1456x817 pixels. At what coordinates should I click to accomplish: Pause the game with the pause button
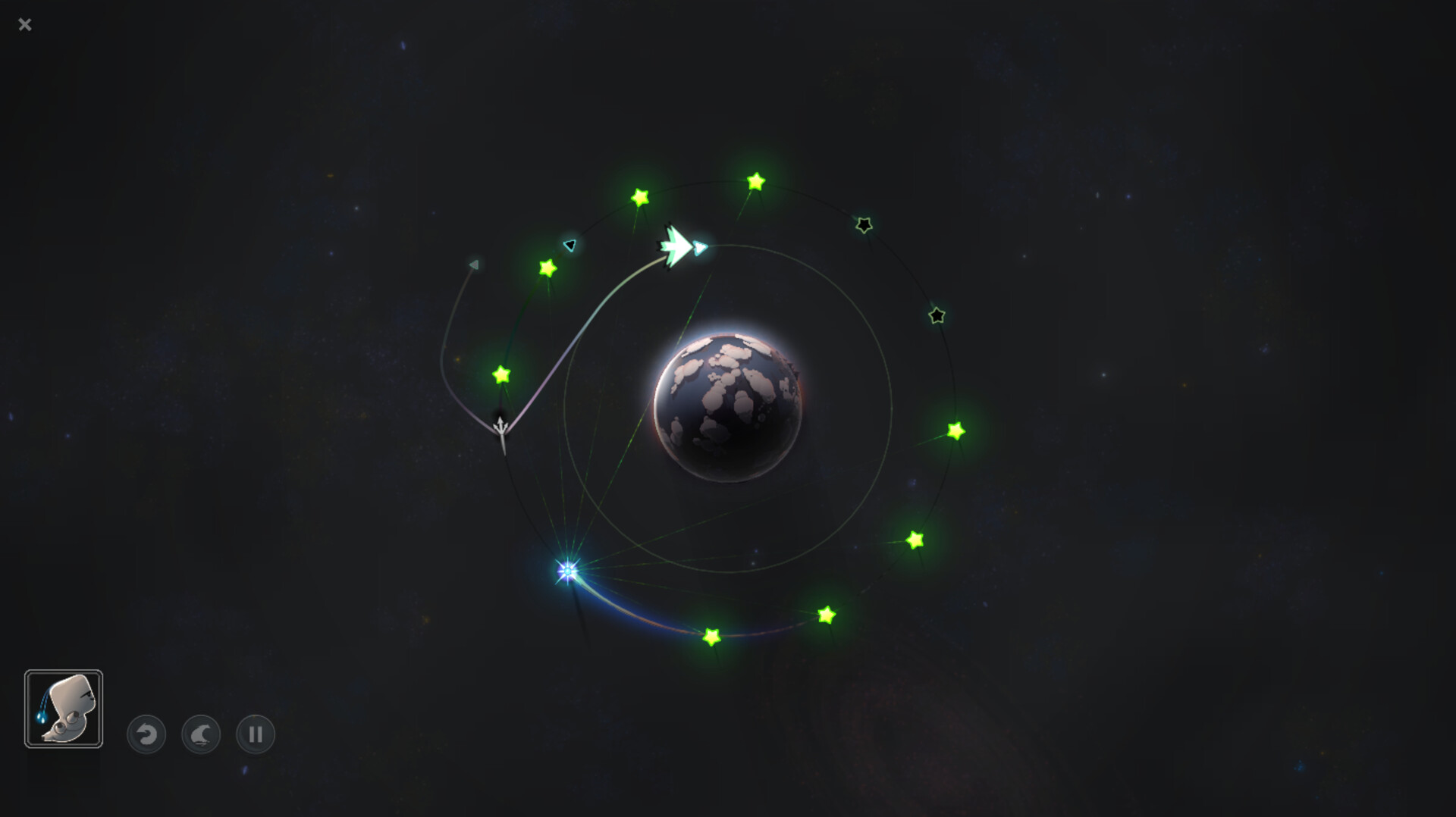[x=254, y=734]
